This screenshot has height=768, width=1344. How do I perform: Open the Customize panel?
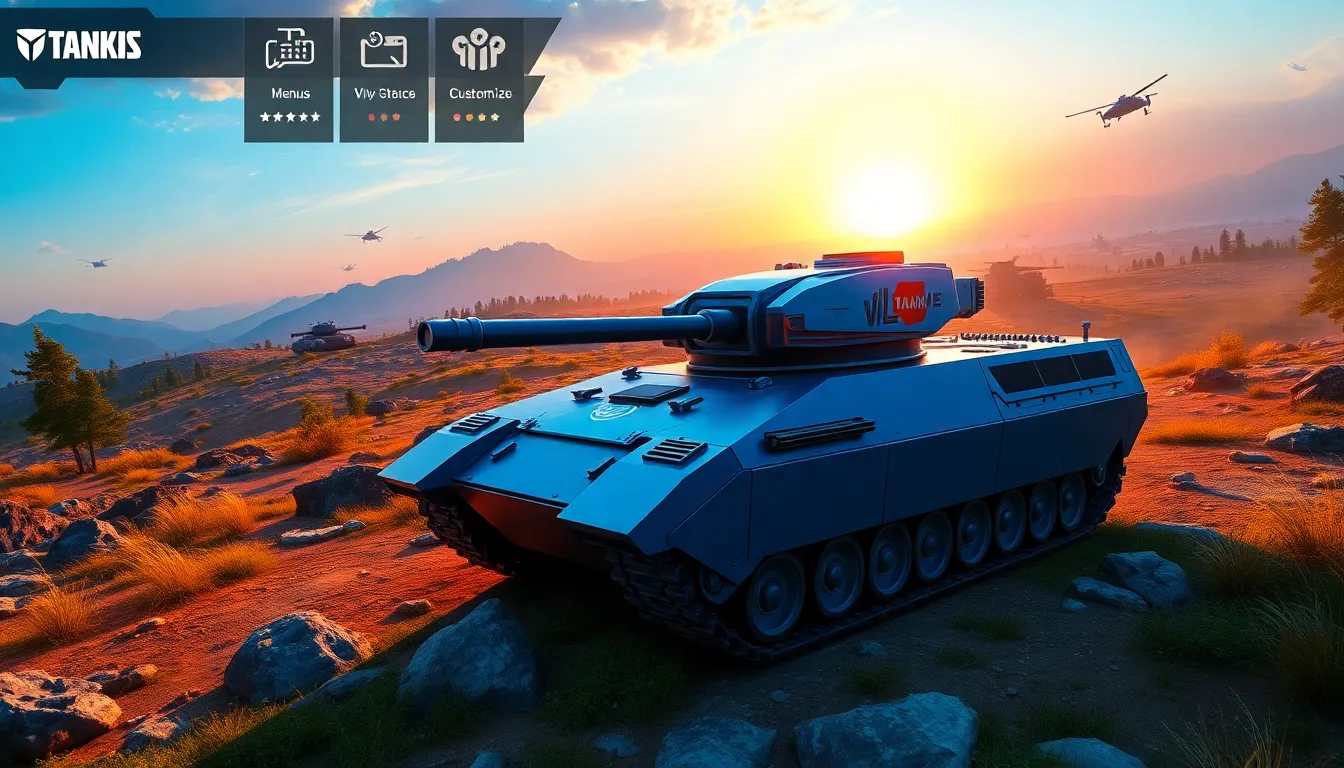point(479,79)
